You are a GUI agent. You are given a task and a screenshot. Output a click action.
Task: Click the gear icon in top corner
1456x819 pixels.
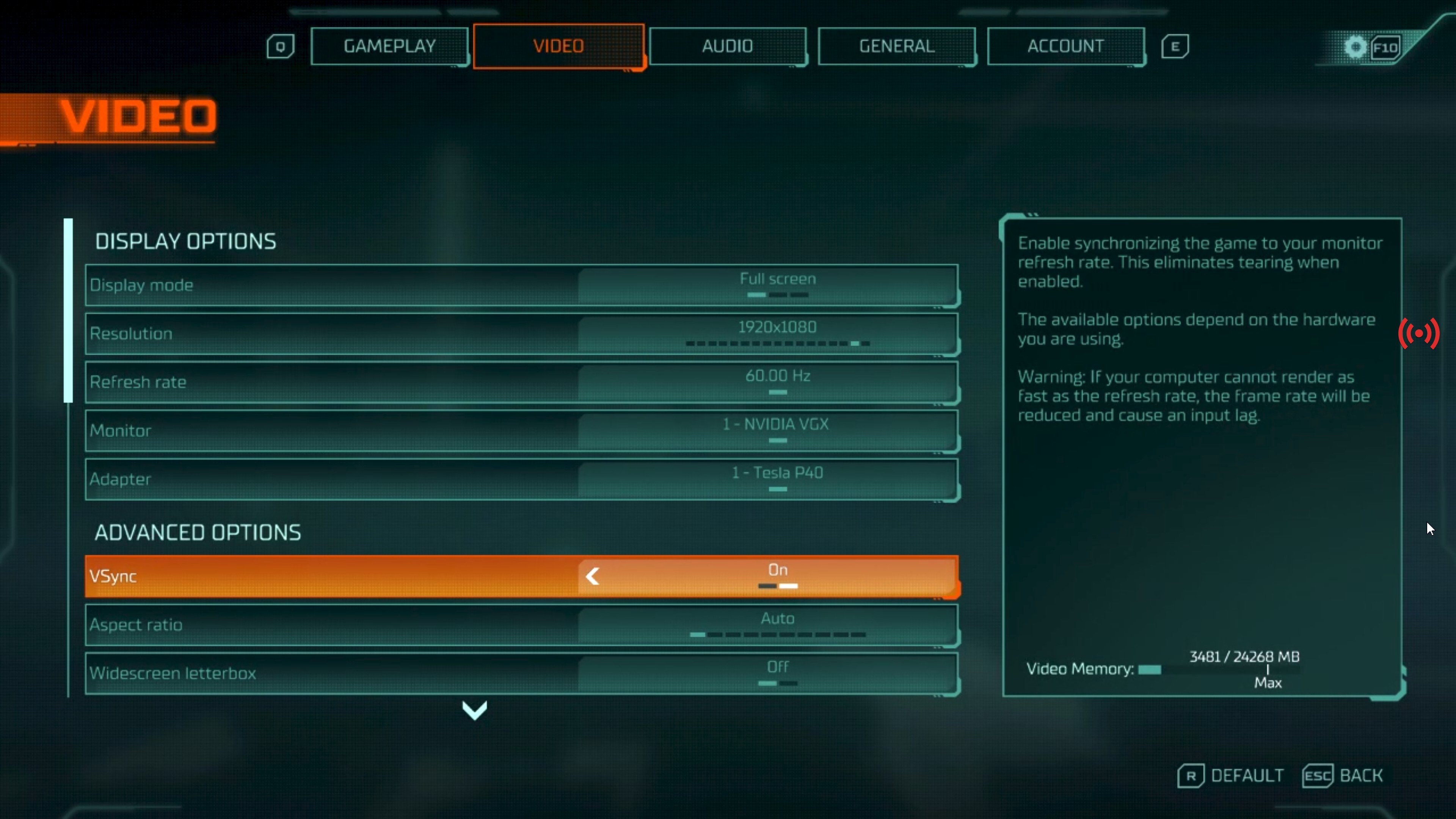1355,47
